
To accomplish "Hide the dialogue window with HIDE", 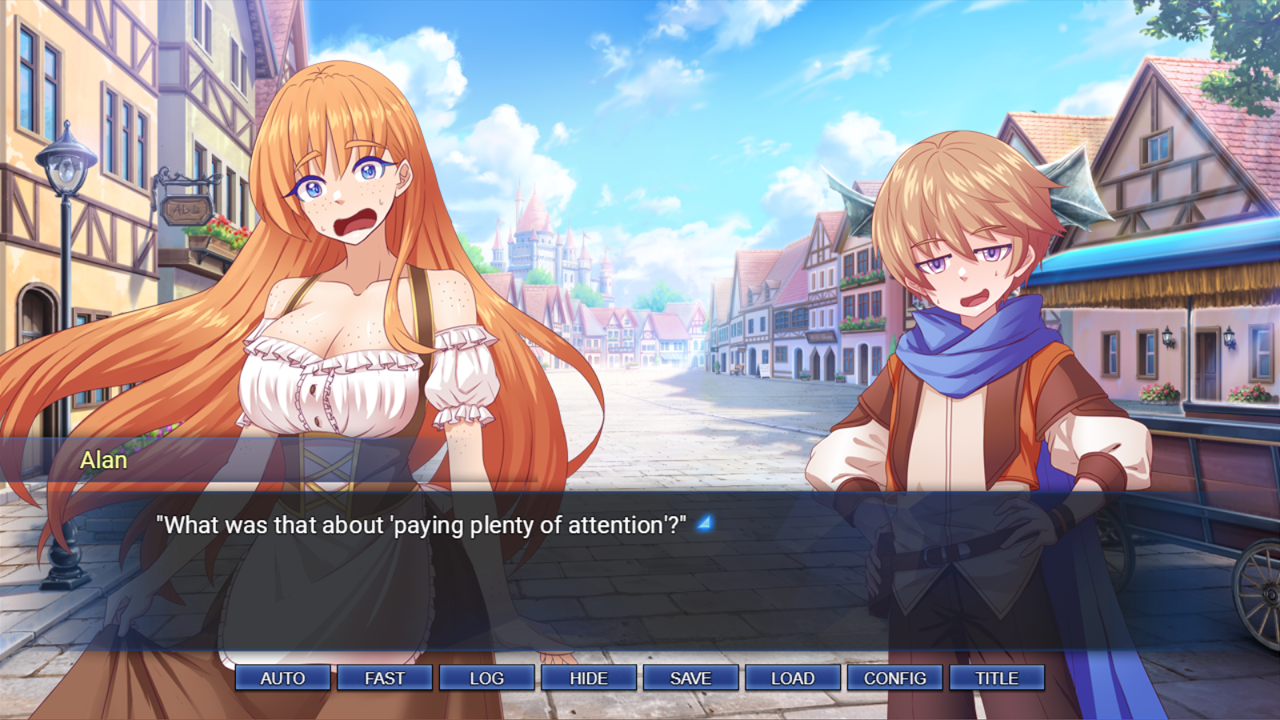I will point(588,677).
